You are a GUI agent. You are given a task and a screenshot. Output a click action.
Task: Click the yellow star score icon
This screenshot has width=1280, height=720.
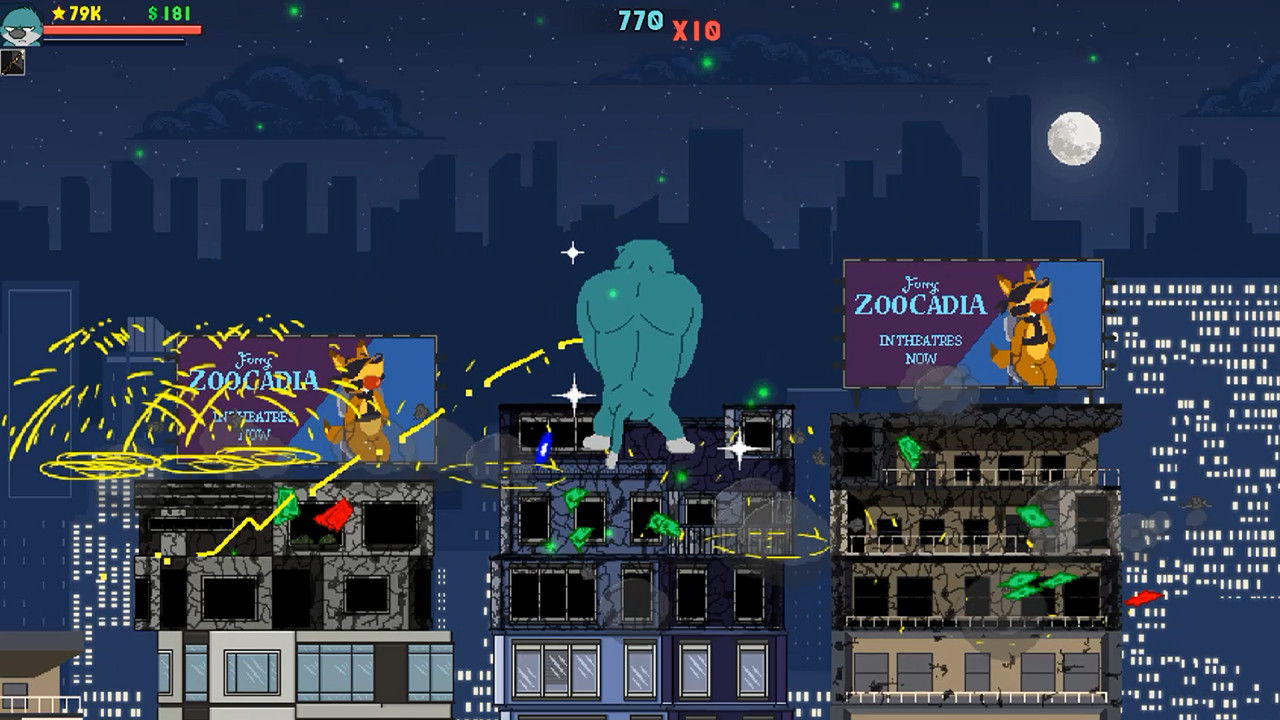(x=58, y=13)
